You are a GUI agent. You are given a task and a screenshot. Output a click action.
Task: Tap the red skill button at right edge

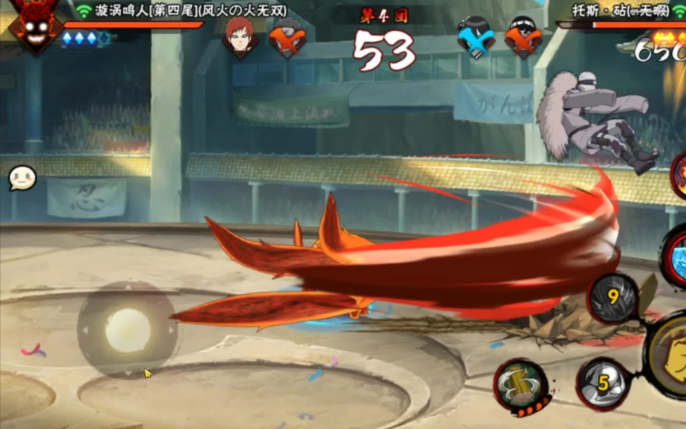pyautogui.click(x=678, y=170)
